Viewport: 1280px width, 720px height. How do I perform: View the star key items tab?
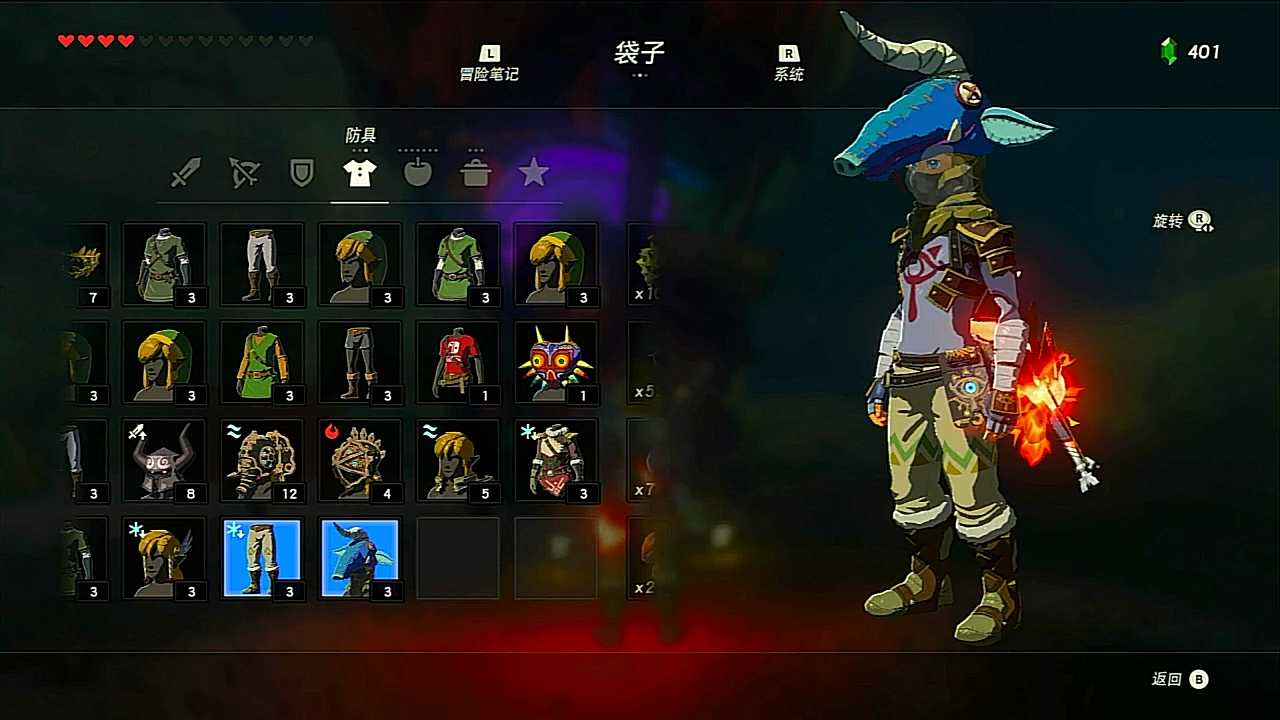click(x=534, y=174)
